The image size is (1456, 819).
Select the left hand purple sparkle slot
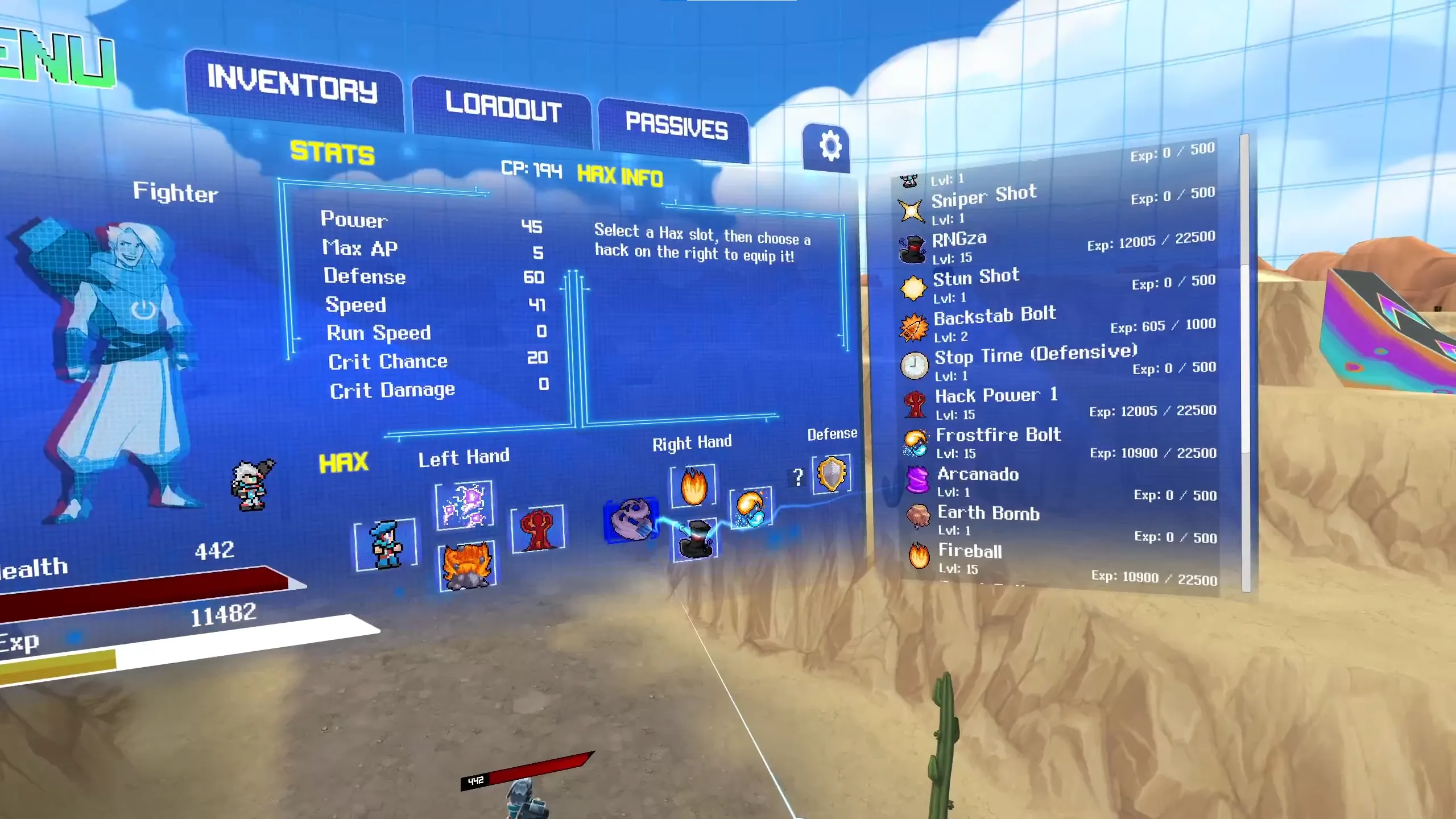[464, 505]
